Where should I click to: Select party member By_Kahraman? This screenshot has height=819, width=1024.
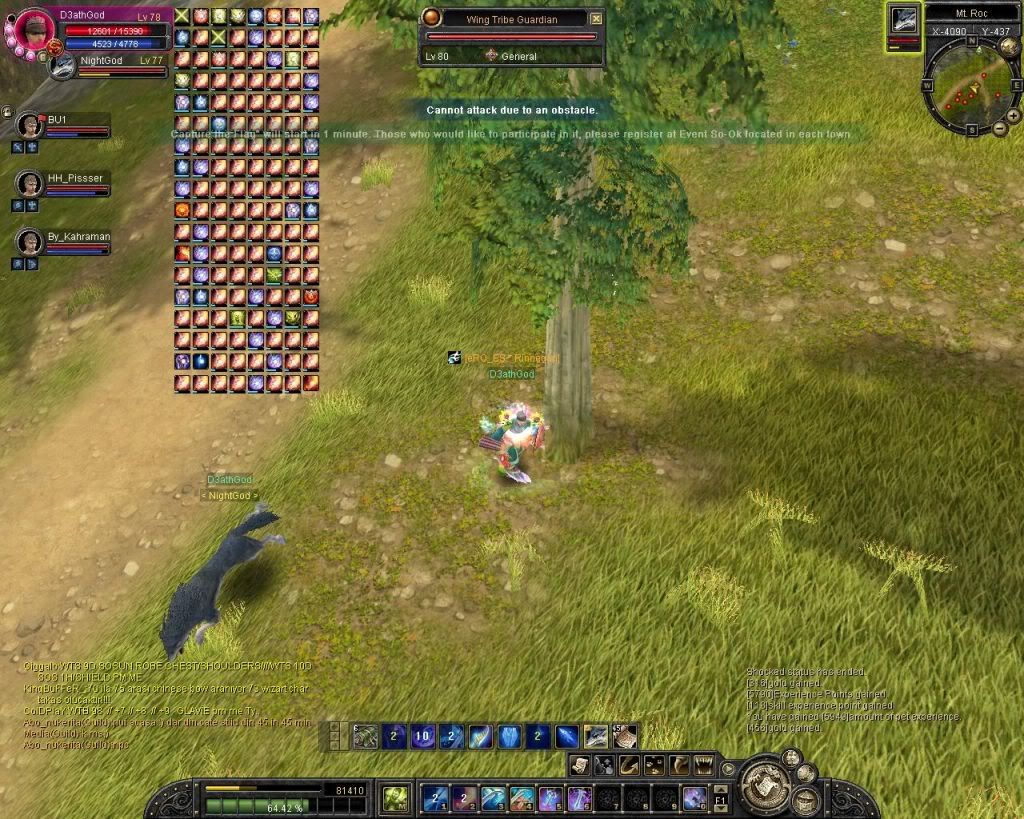point(30,243)
